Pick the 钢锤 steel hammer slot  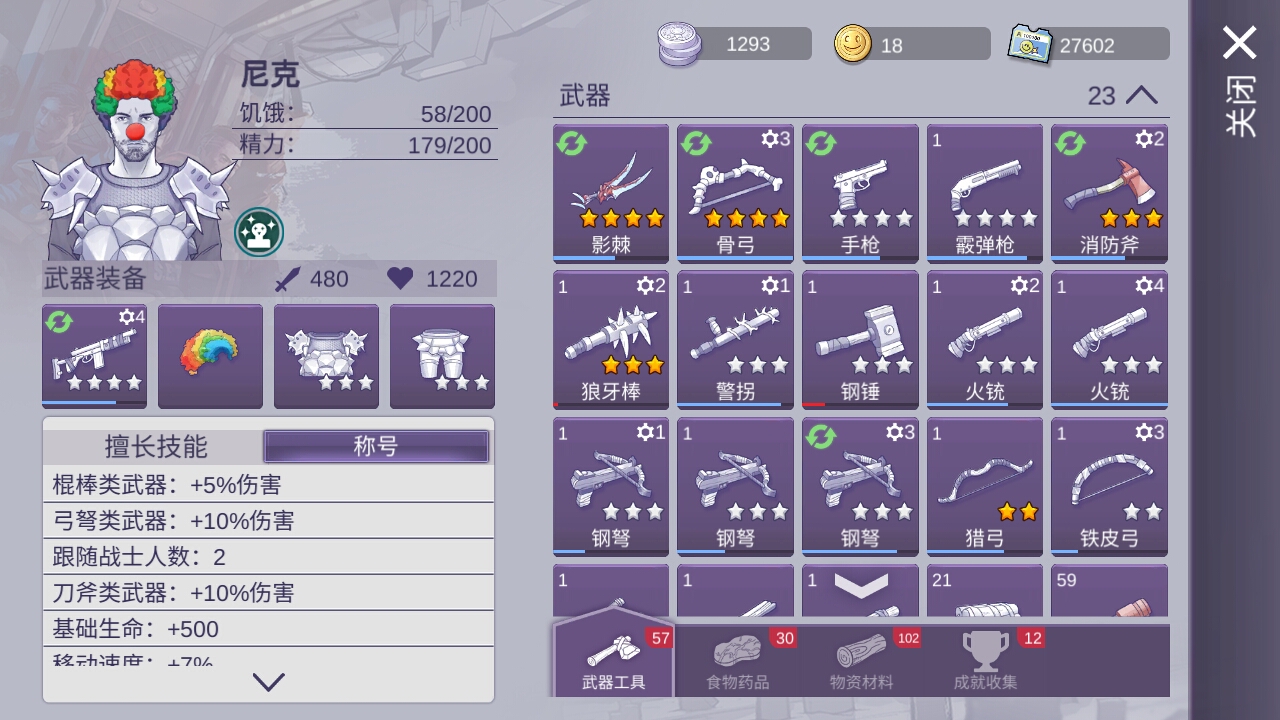point(860,340)
